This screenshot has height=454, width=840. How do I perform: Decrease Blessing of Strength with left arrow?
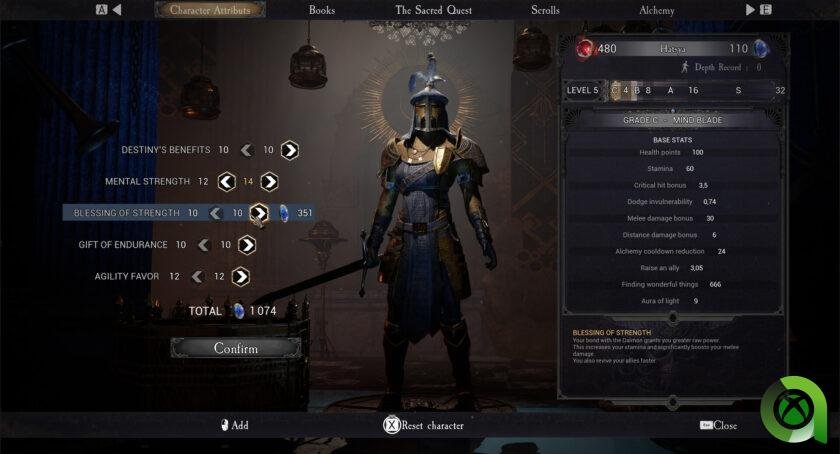point(215,213)
